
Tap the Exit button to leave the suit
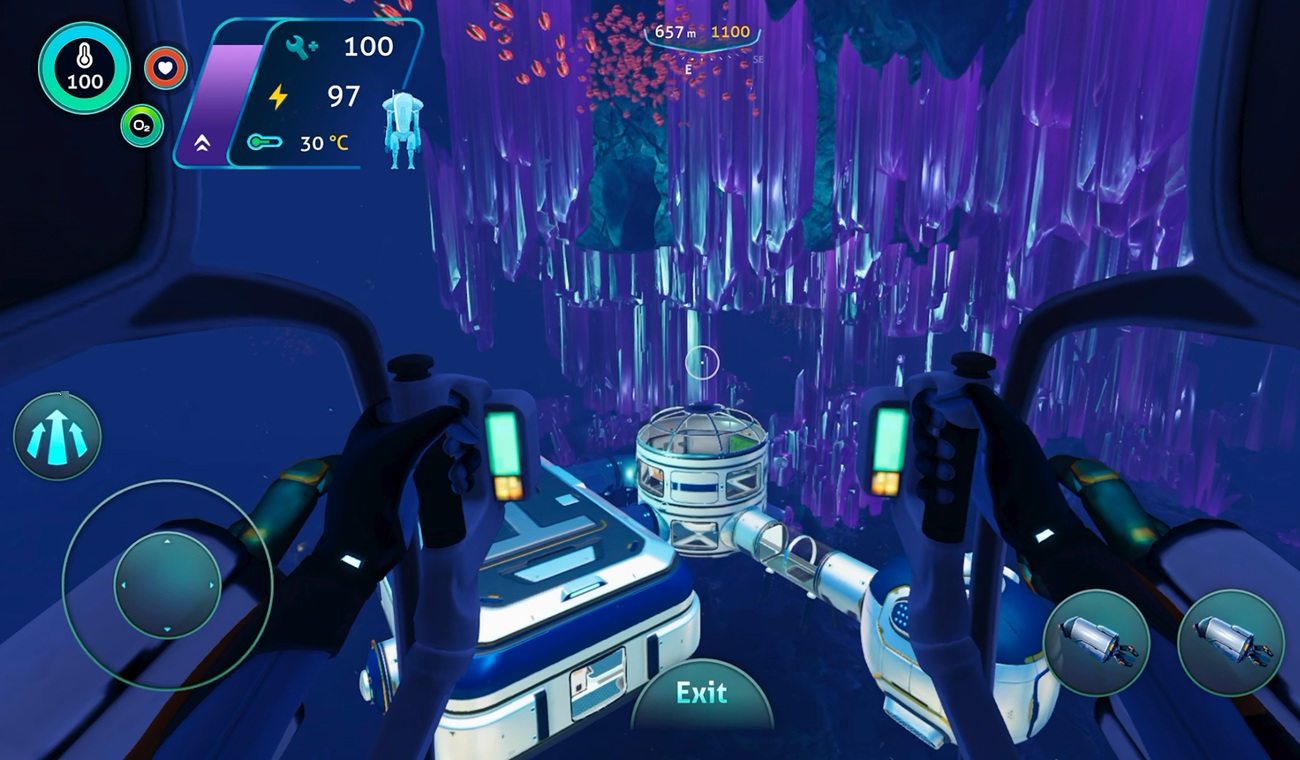coord(701,694)
